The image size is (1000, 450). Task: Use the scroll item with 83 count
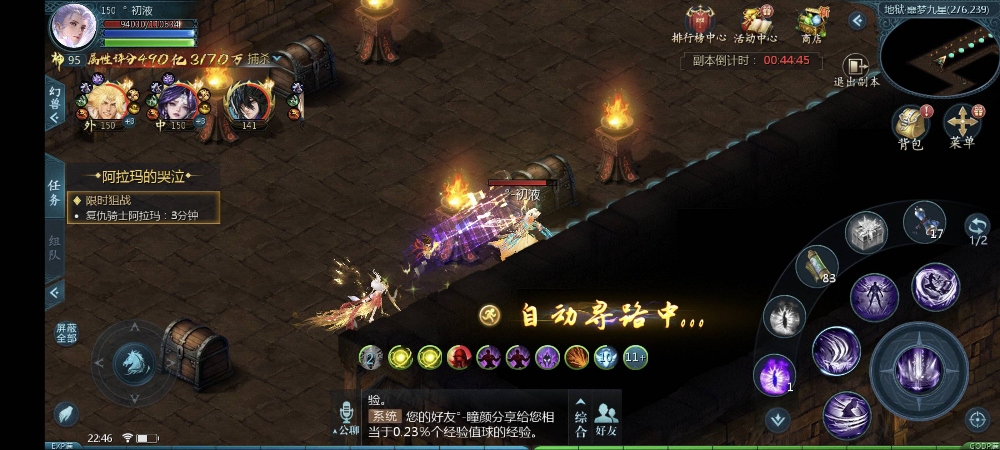(x=816, y=268)
